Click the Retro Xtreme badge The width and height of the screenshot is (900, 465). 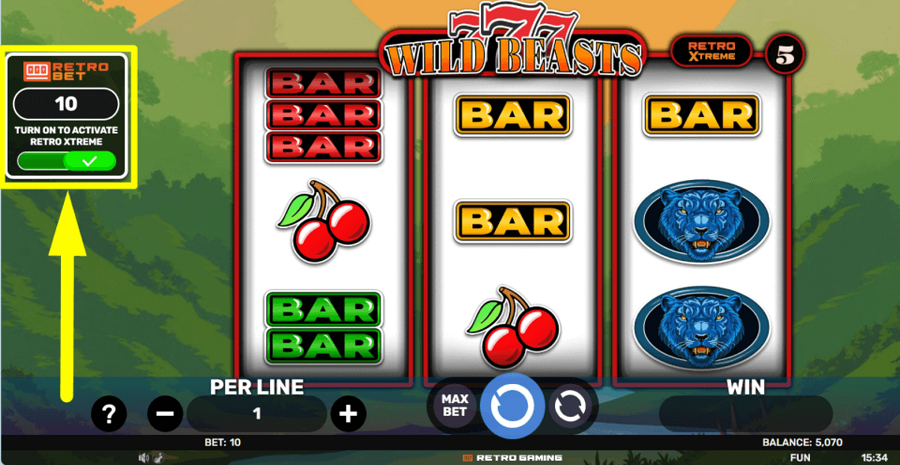pos(711,51)
